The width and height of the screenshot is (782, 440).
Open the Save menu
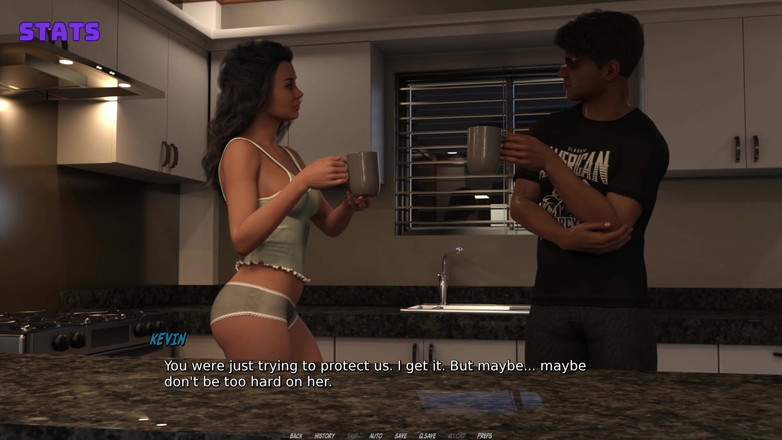tap(401, 436)
